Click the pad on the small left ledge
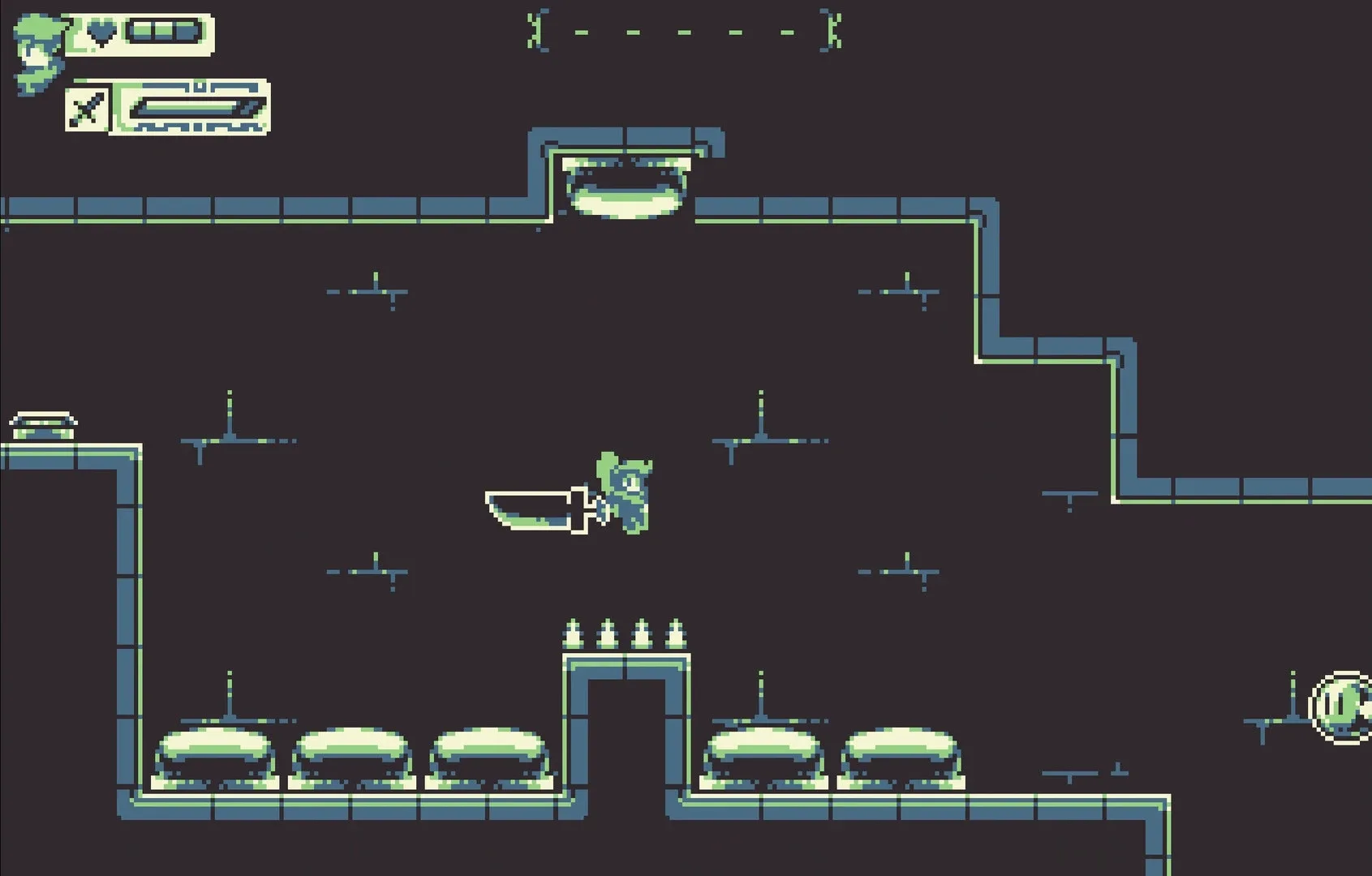1372x876 pixels. click(45, 420)
